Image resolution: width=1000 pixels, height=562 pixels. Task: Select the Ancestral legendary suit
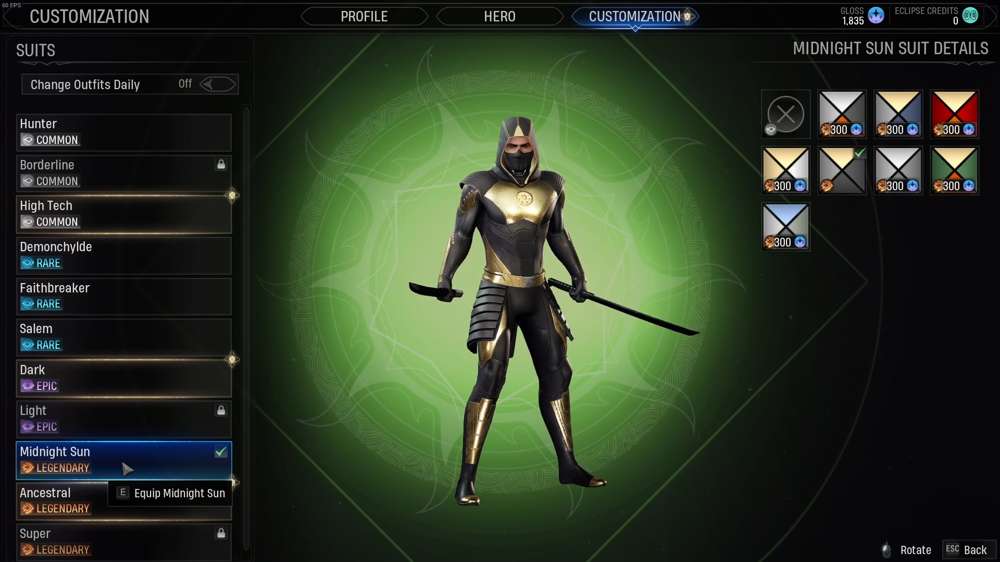point(124,499)
